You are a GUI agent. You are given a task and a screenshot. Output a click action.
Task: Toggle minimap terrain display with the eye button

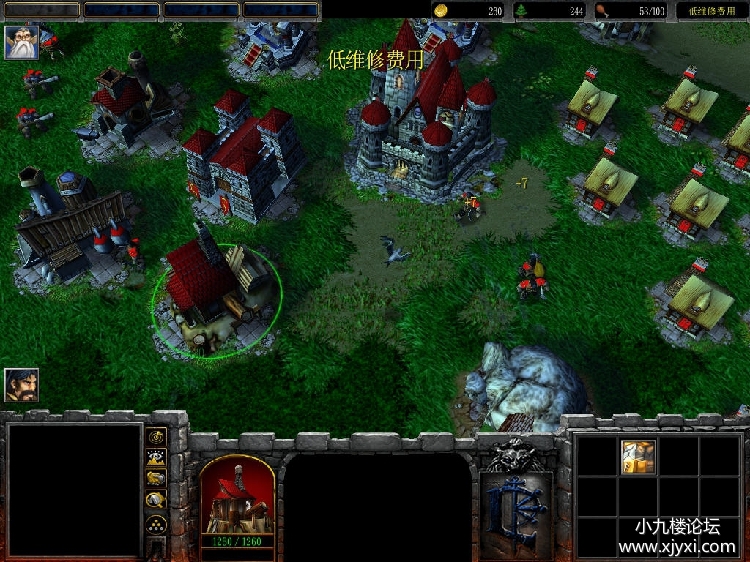point(156,458)
